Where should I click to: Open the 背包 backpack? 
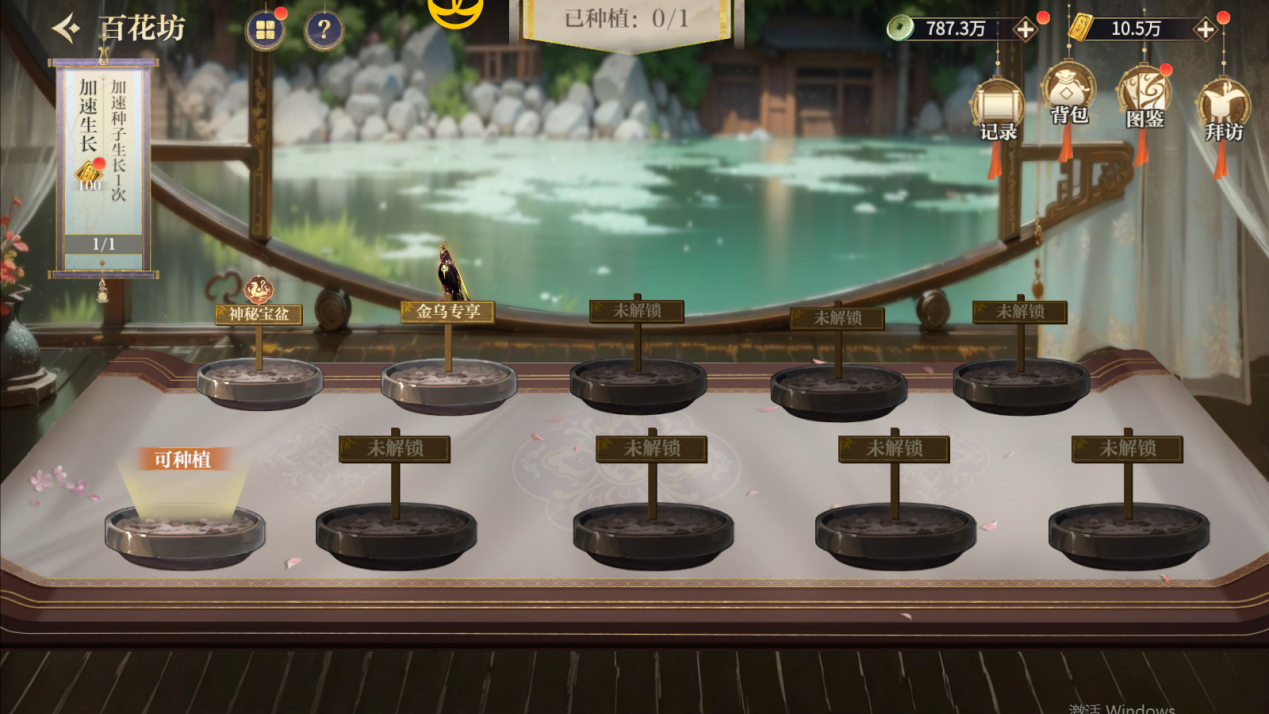tap(1068, 95)
